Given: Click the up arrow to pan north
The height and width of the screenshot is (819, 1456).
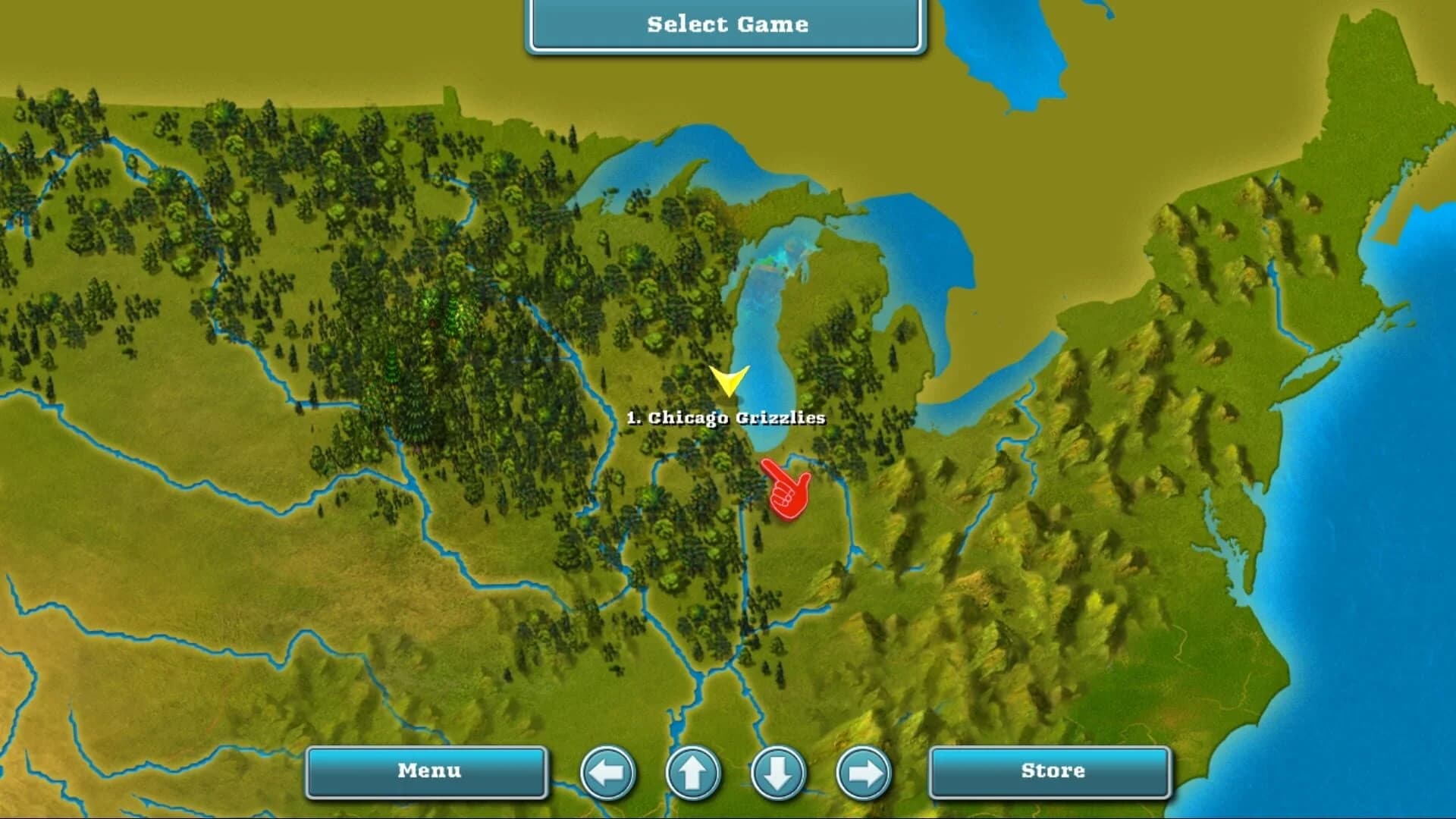Looking at the screenshot, I should tap(692, 772).
